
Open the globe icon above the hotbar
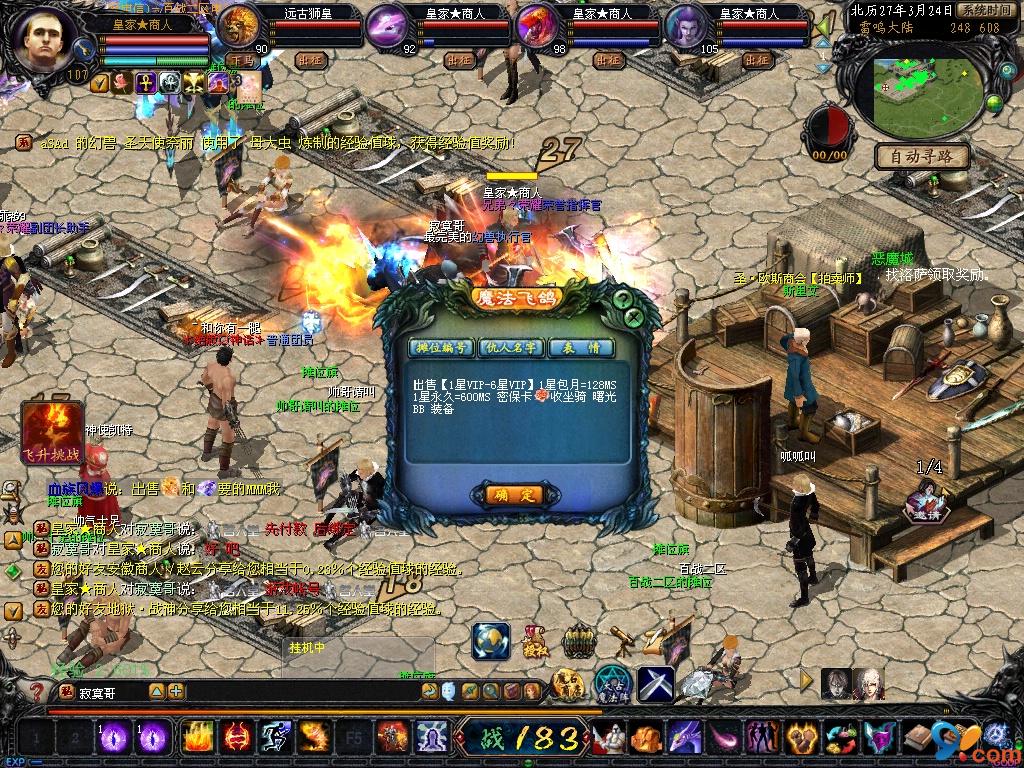click(x=490, y=641)
